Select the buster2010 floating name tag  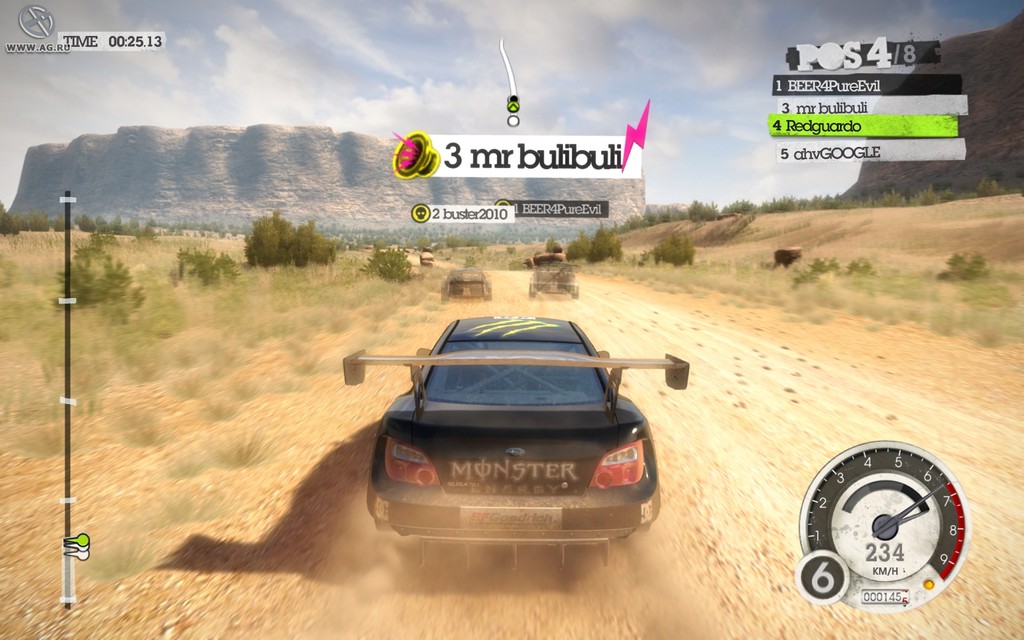(x=462, y=213)
